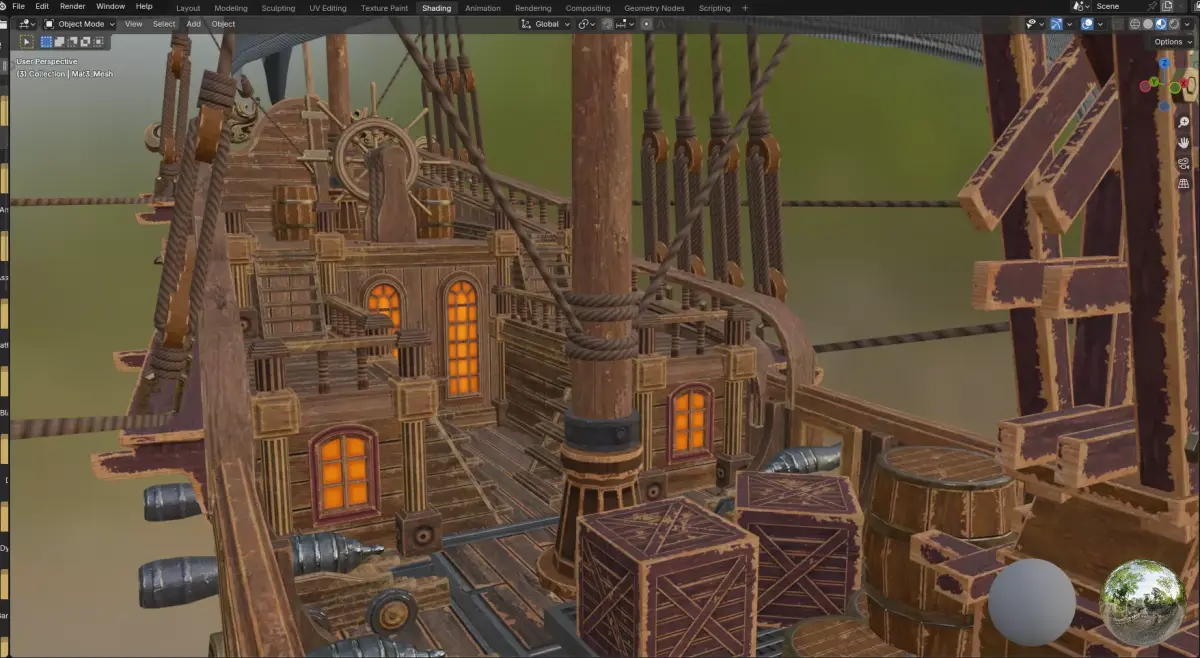Select the Sculpting workspace tab
The height and width of the screenshot is (658, 1200).
(x=278, y=8)
